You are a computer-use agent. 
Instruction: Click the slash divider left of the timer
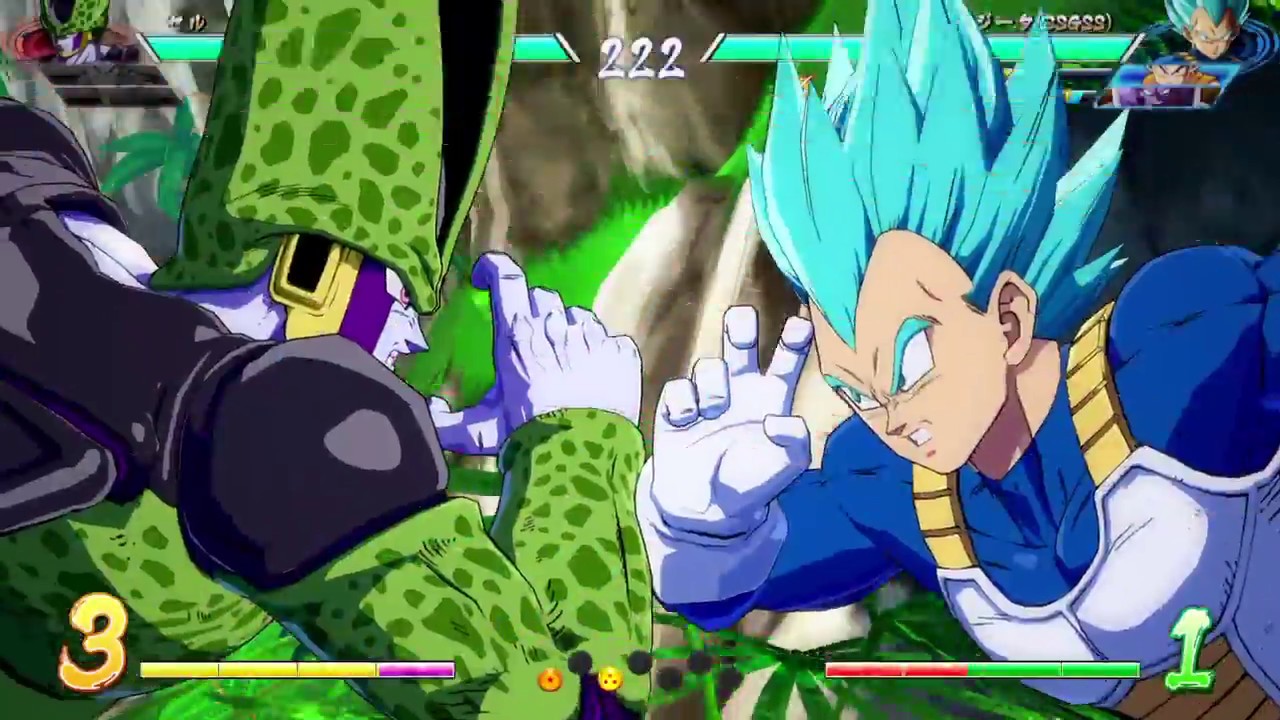tap(567, 50)
